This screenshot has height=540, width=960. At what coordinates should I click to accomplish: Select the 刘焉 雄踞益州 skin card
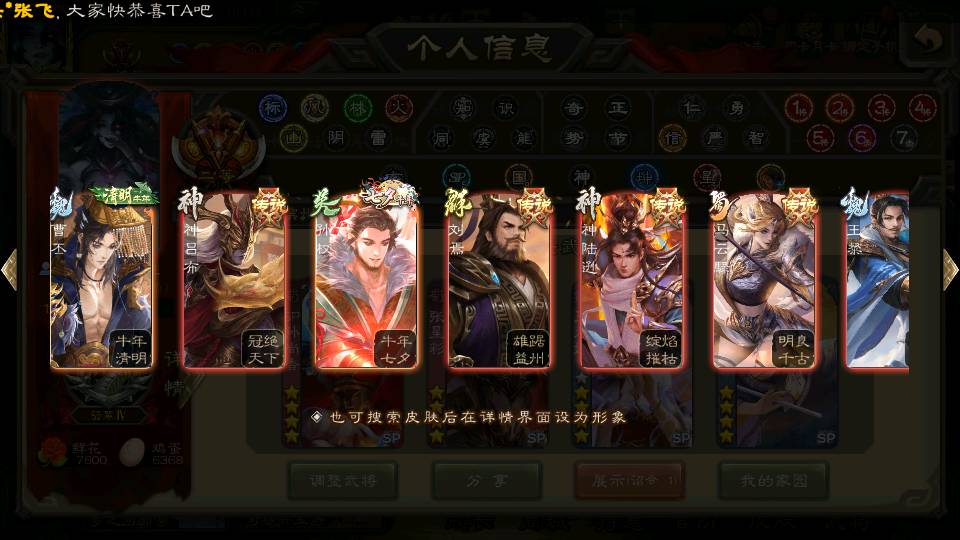498,278
